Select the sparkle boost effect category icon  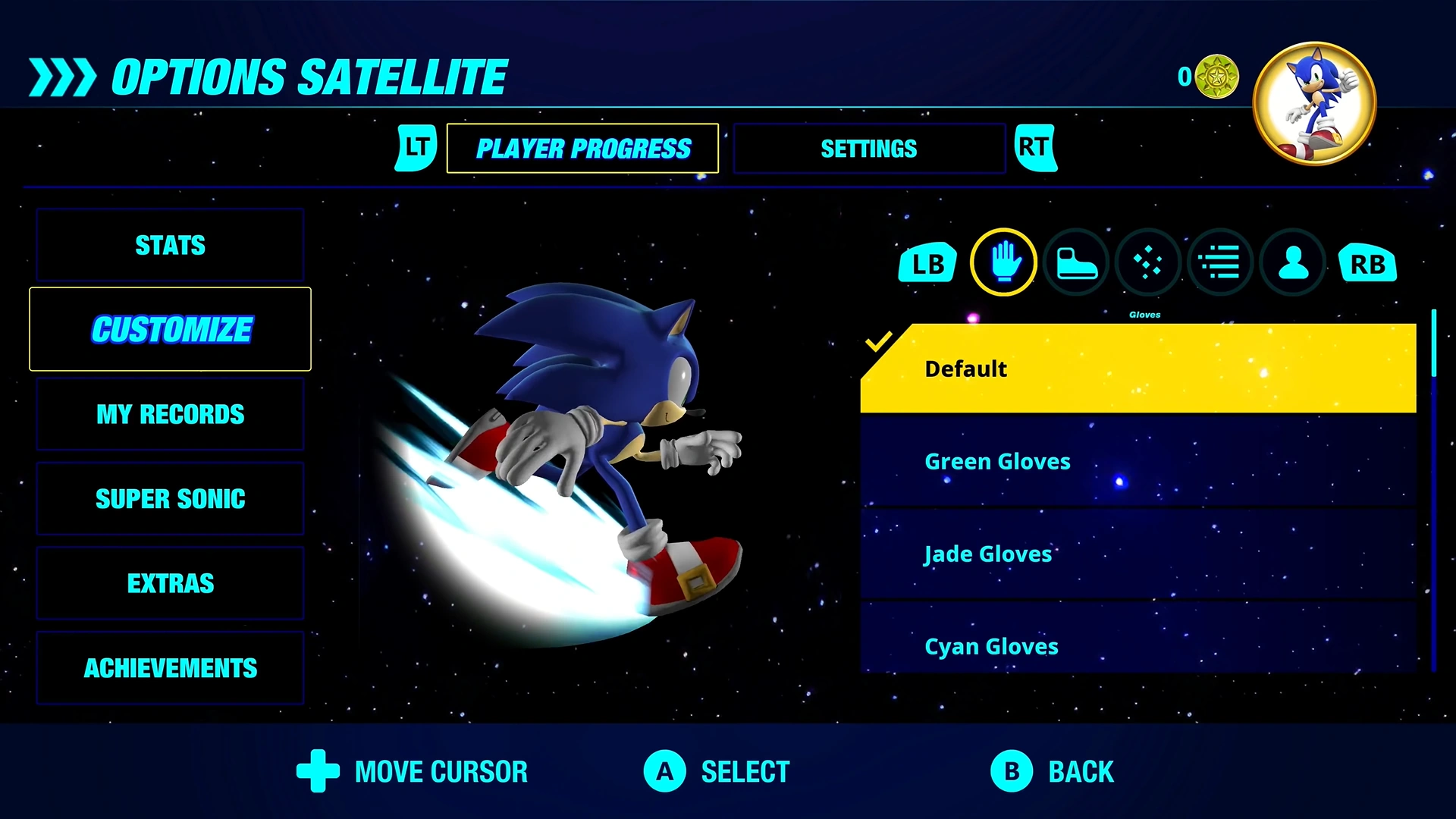coord(1147,262)
